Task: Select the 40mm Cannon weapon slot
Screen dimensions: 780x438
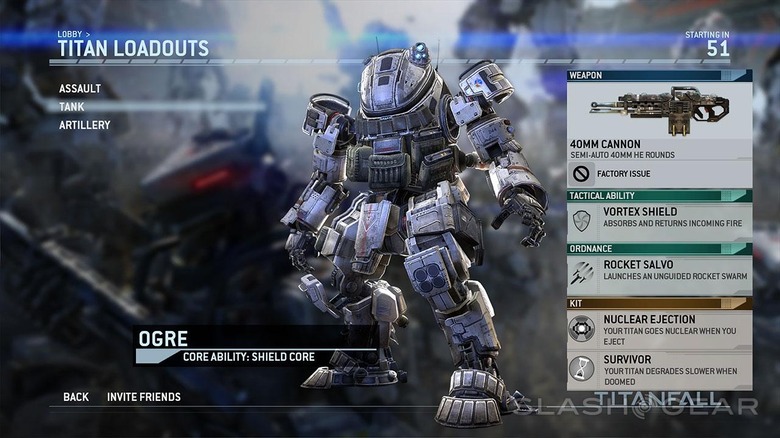Action: click(x=659, y=120)
